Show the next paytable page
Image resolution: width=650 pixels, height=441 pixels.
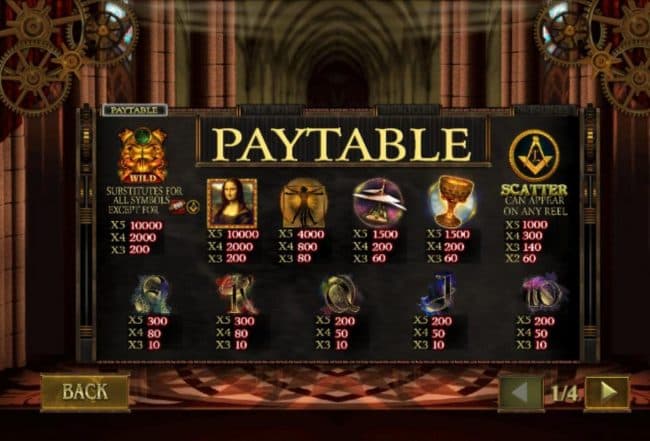tap(606, 393)
